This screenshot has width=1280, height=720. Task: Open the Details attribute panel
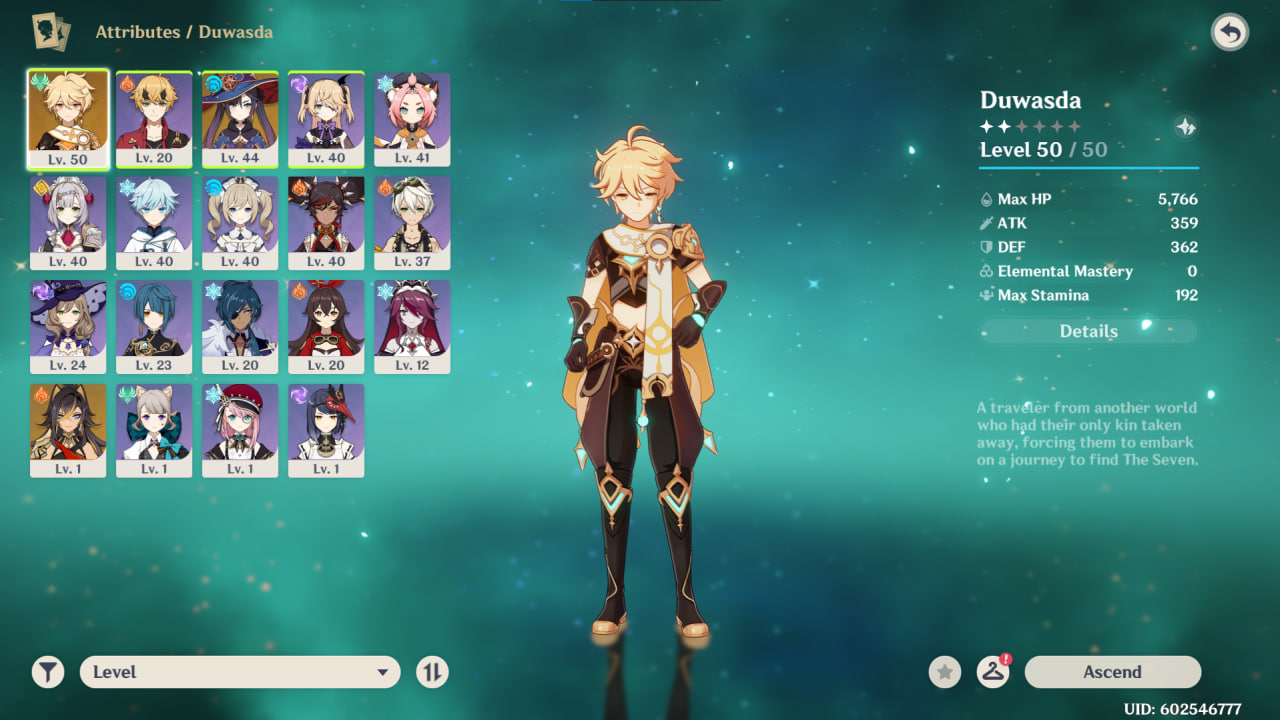1088,331
